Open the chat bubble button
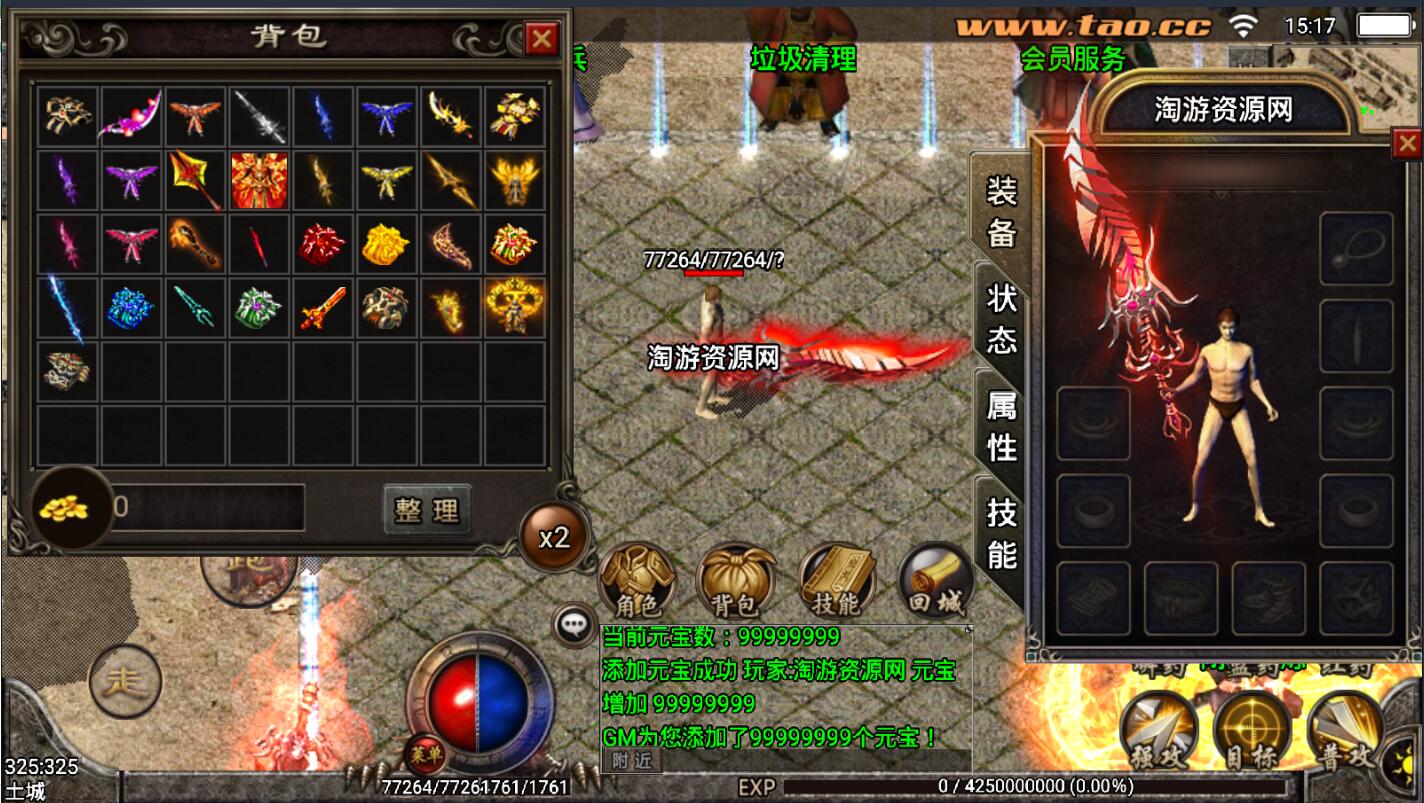Viewport: 1424px width, 803px height. point(574,624)
